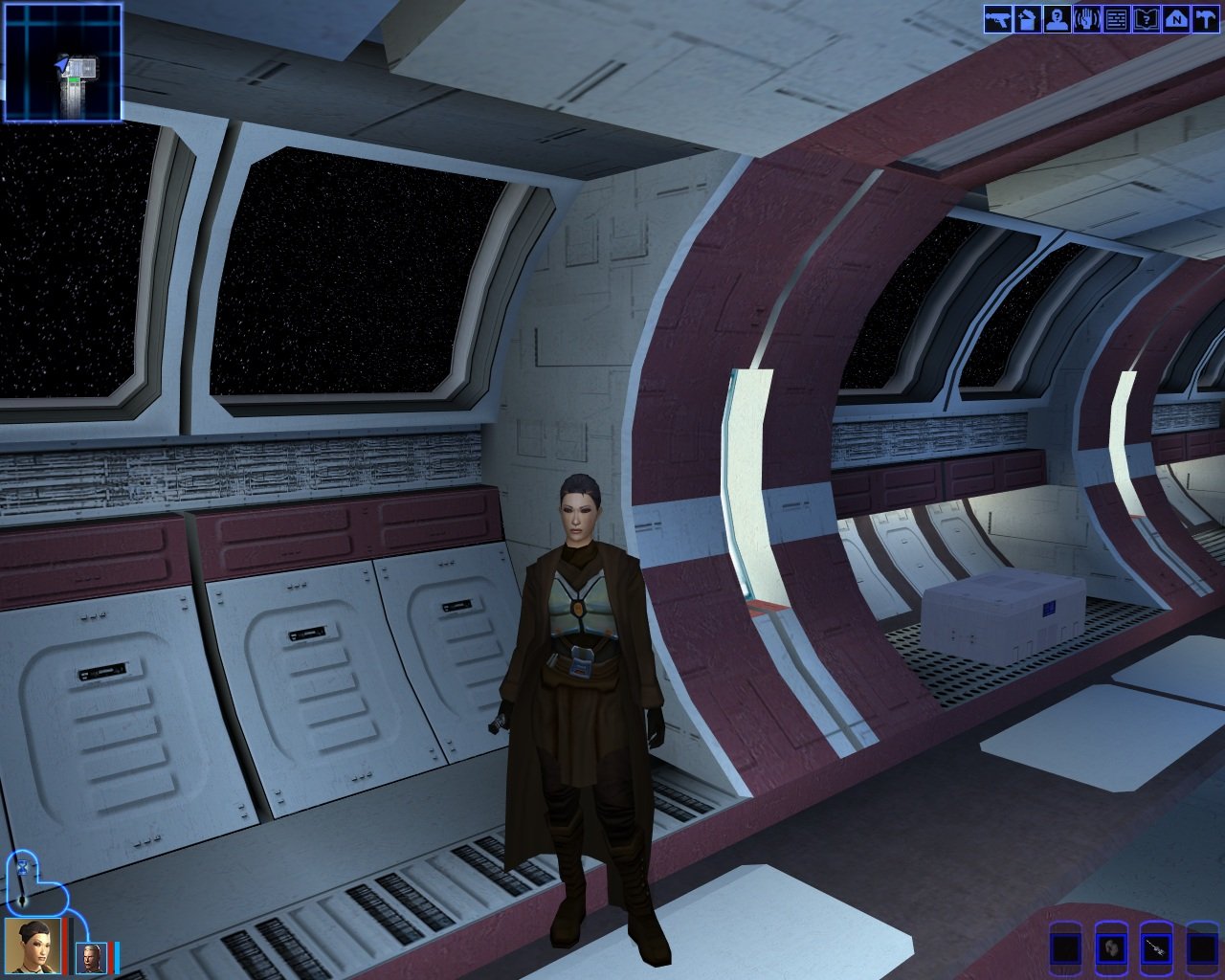This screenshot has height=980, width=1225.
Task: Open Options via the hammer icon
Action: (x=1205, y=18)
